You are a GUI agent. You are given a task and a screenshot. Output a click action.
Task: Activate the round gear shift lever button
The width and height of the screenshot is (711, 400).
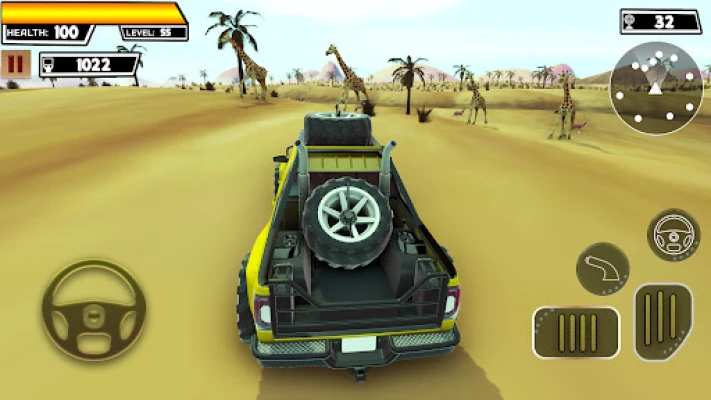pyautogui.click(x=603, y=268)
